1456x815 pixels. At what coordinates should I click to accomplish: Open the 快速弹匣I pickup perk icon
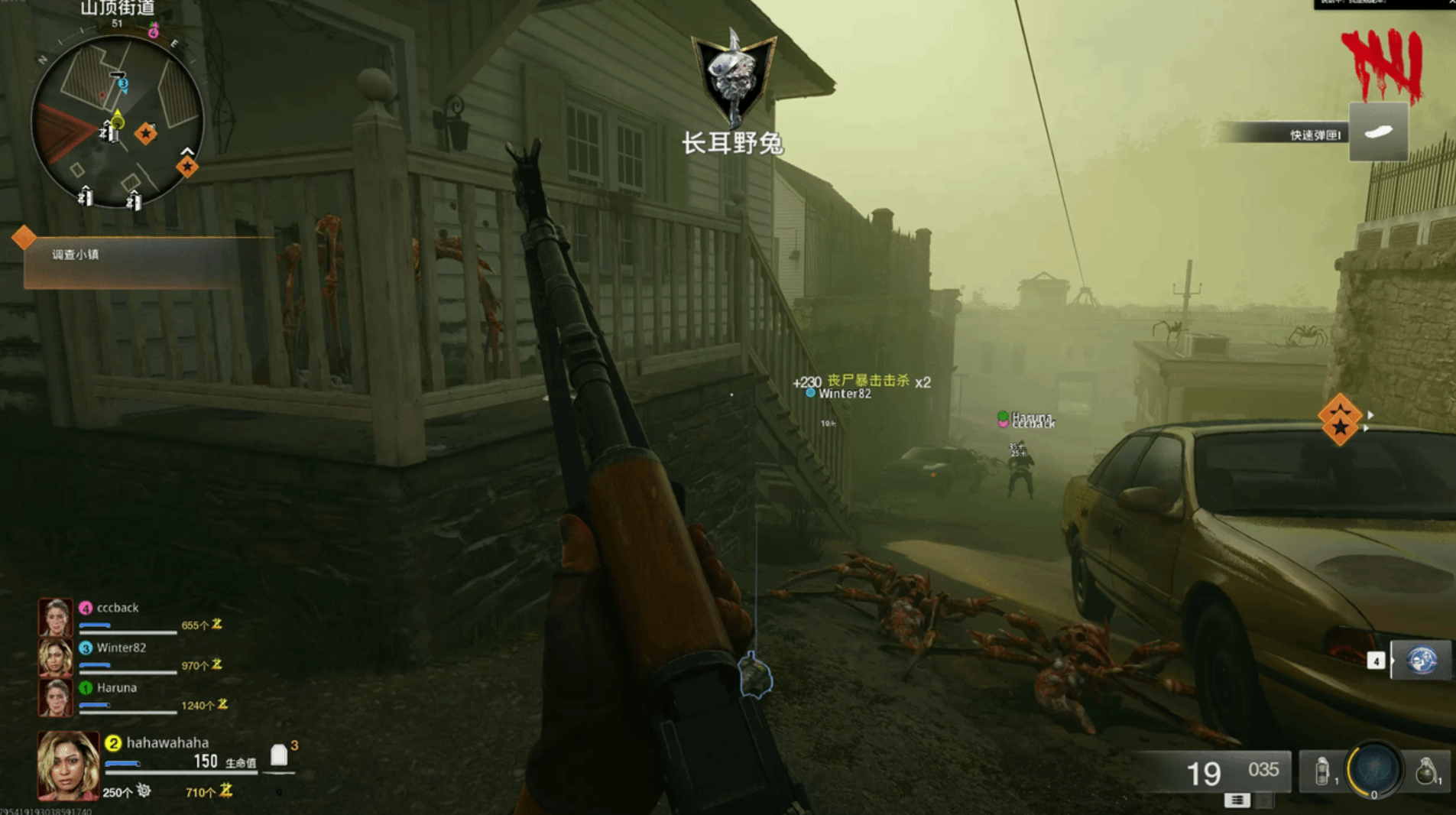click(x=1380, y=132)
